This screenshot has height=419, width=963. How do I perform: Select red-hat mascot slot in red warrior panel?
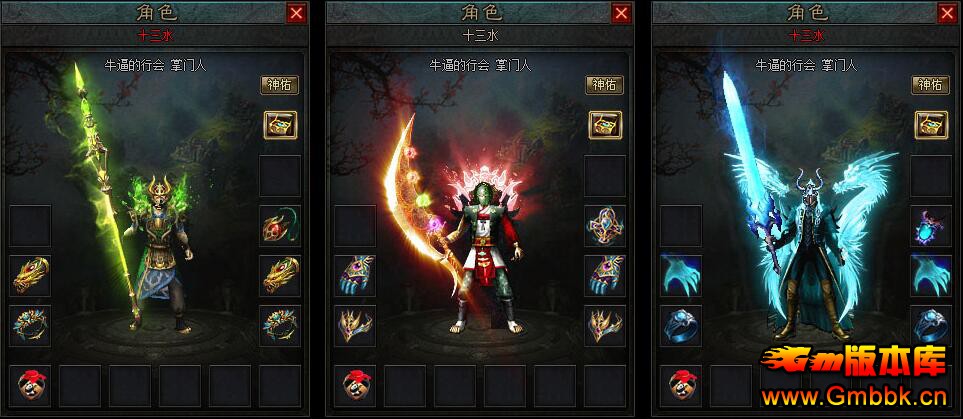tap(355, 385)
